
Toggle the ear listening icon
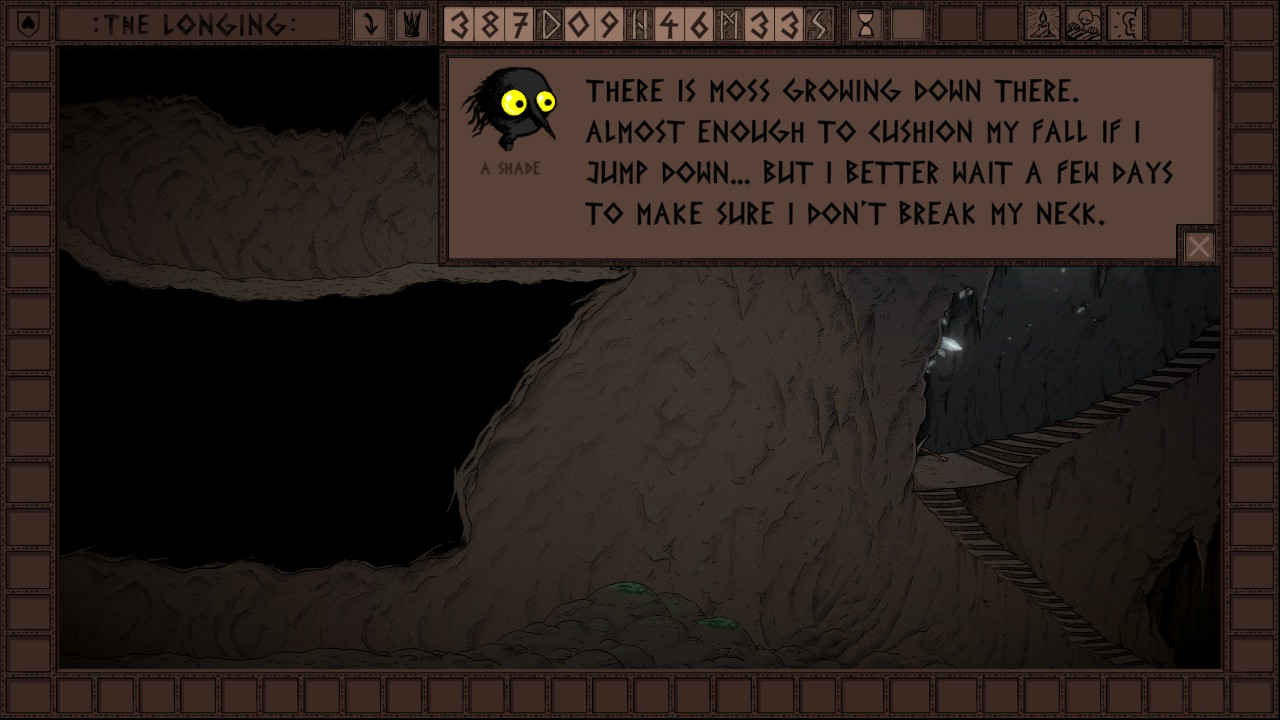tap(1126, 24)
